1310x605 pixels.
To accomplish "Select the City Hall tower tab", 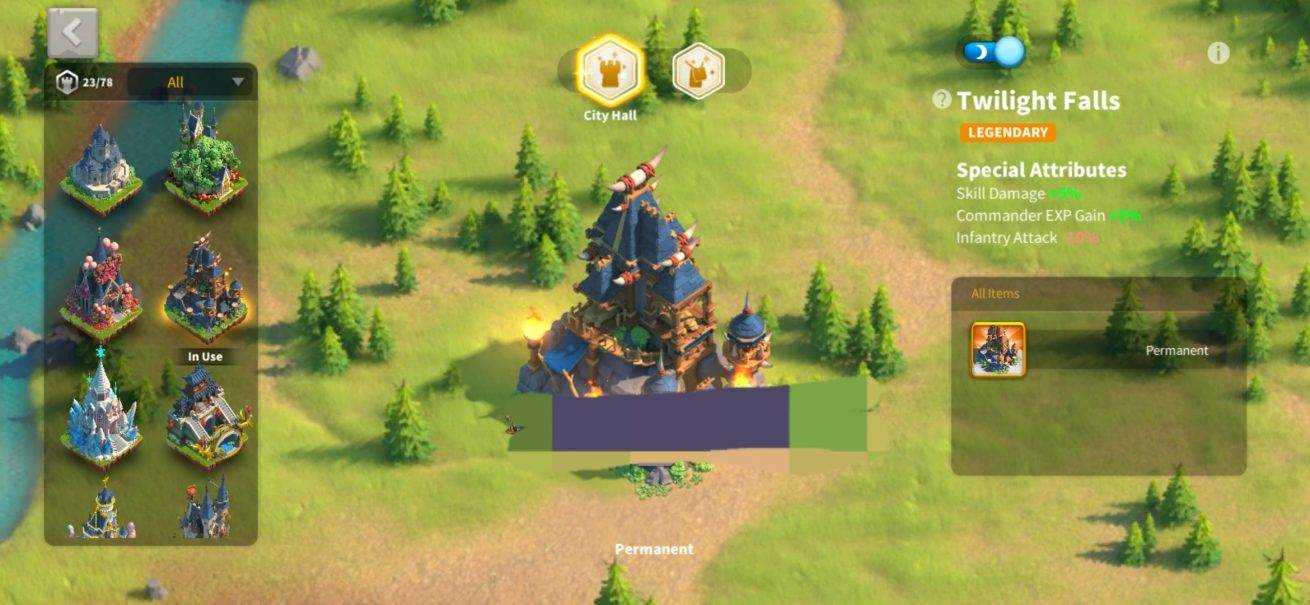I will click(610, 69).
